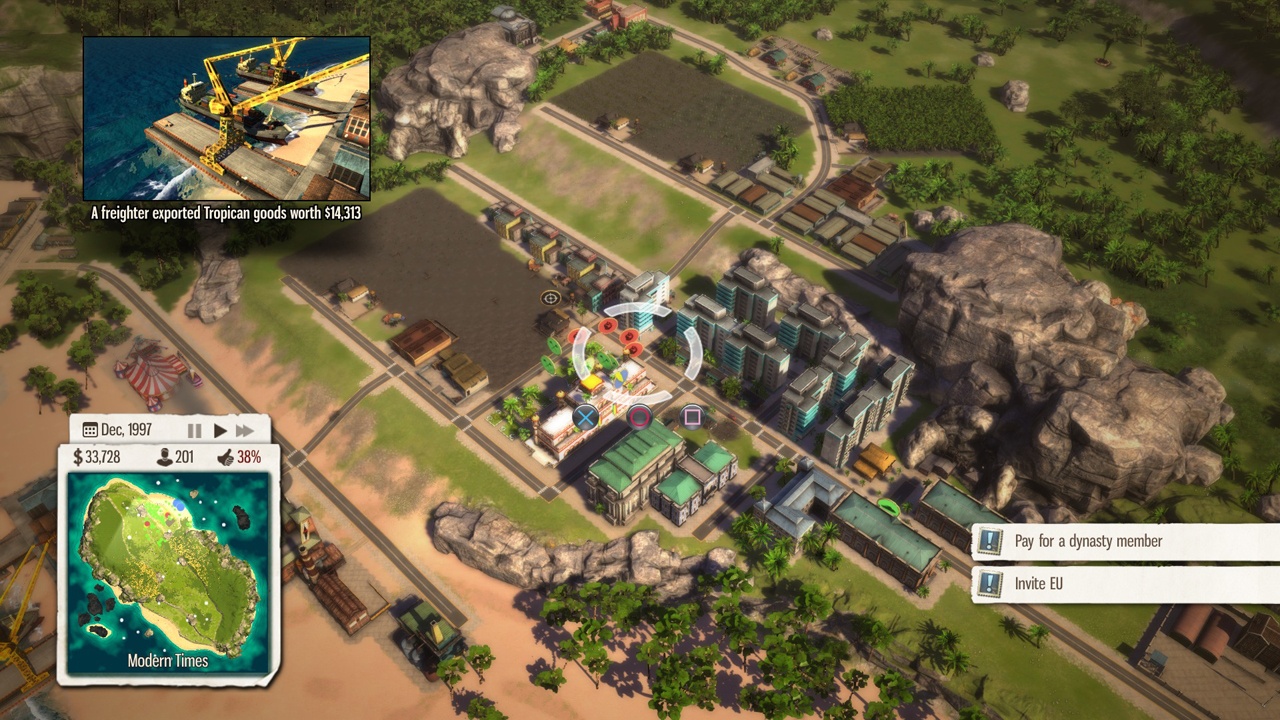The width and height of the screenshot is (1280, 720).
Task: Enable fast-forward game speed
Action: pos(245,431)
